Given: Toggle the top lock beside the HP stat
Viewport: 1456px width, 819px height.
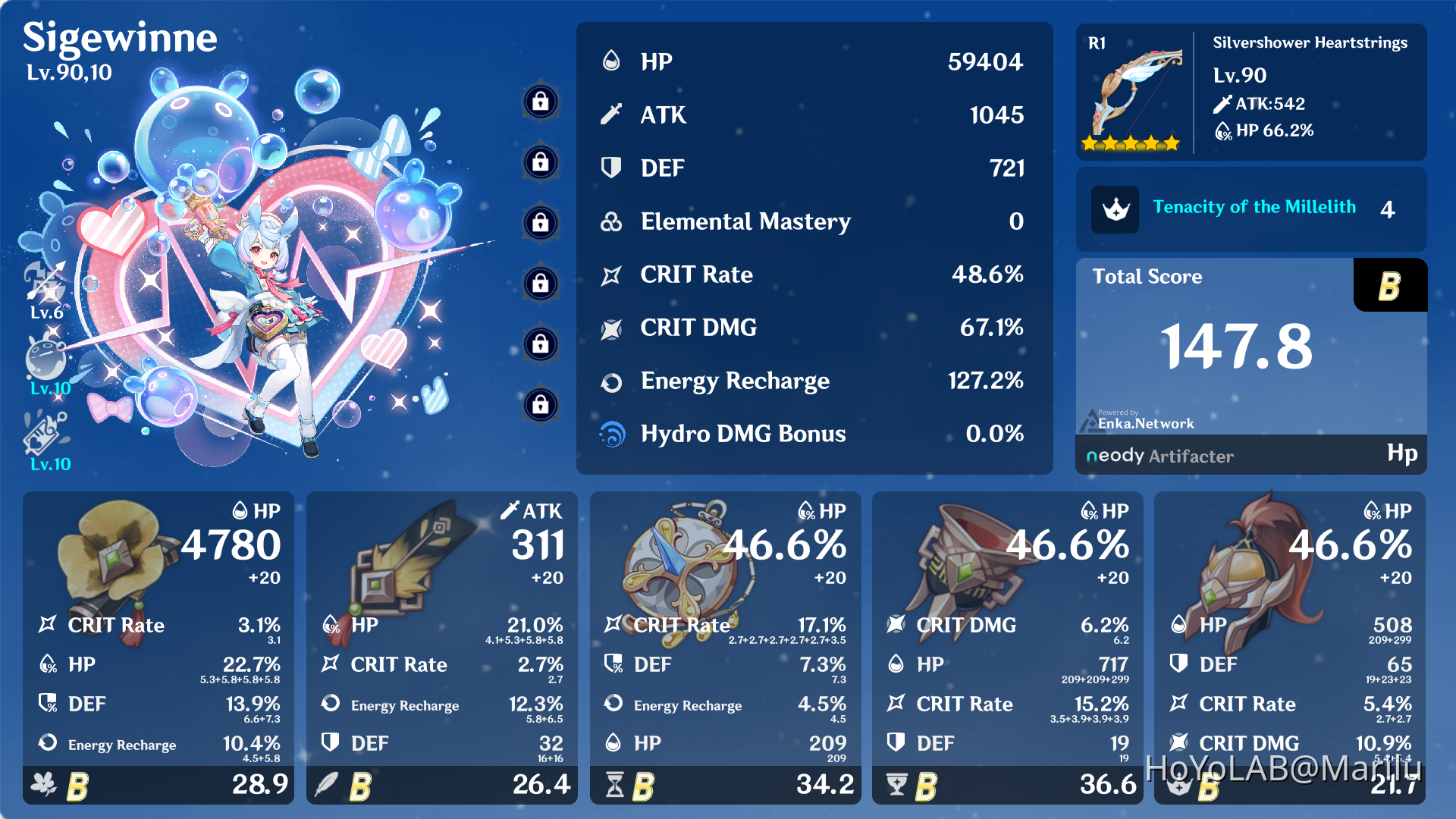Looking at the screenshot, I should tap(540, 102).
